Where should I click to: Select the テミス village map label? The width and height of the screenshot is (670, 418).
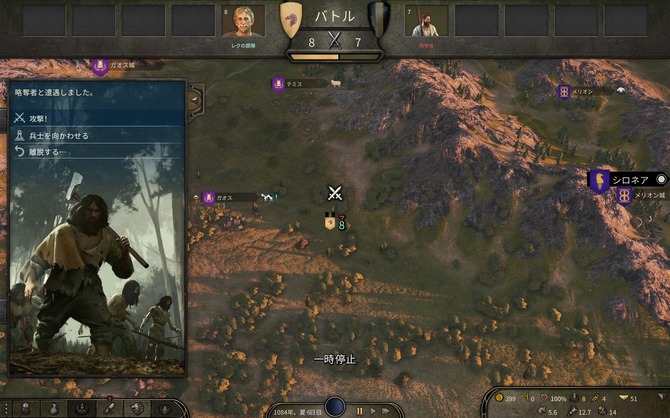click(294, 84)
